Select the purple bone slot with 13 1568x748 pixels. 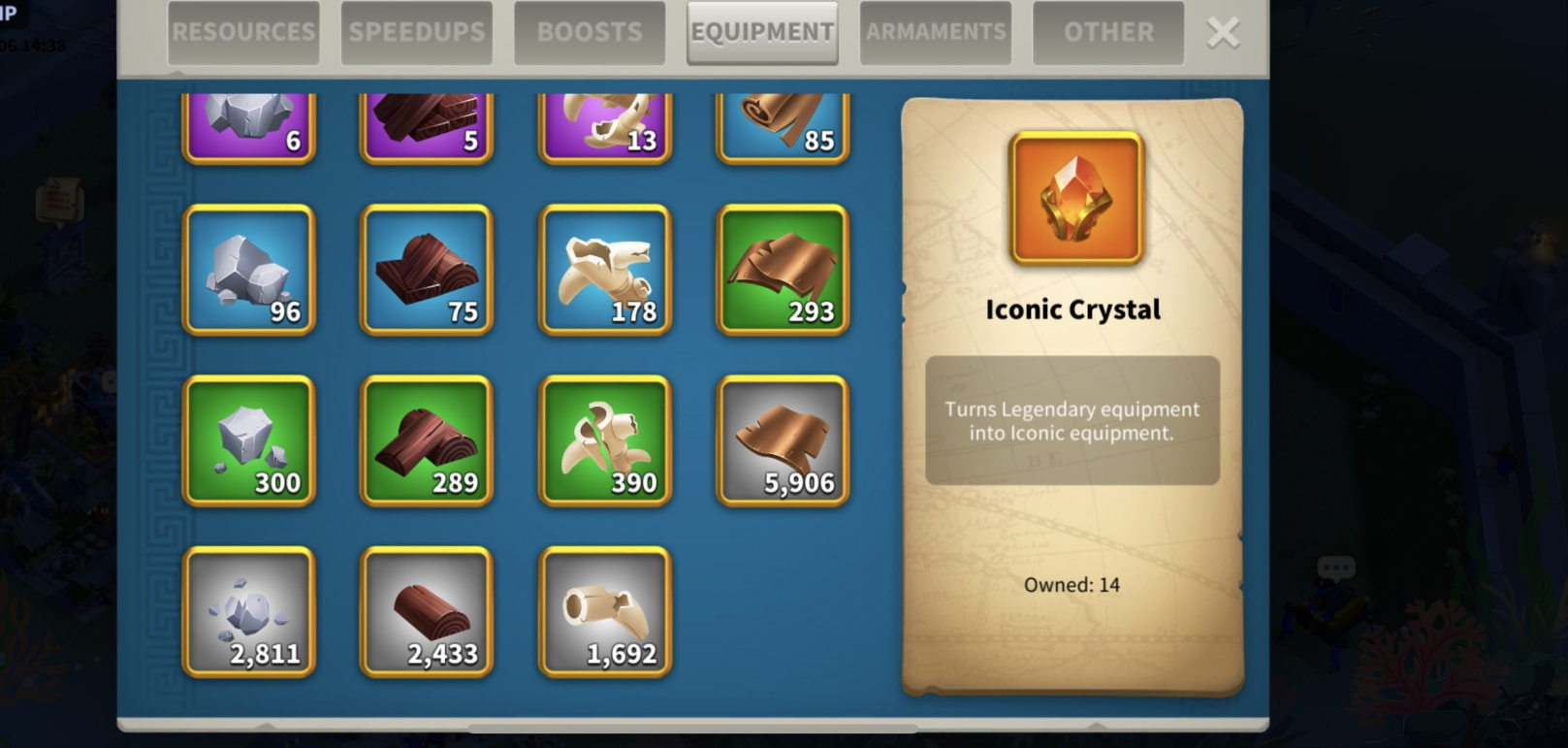pos(605,128)
